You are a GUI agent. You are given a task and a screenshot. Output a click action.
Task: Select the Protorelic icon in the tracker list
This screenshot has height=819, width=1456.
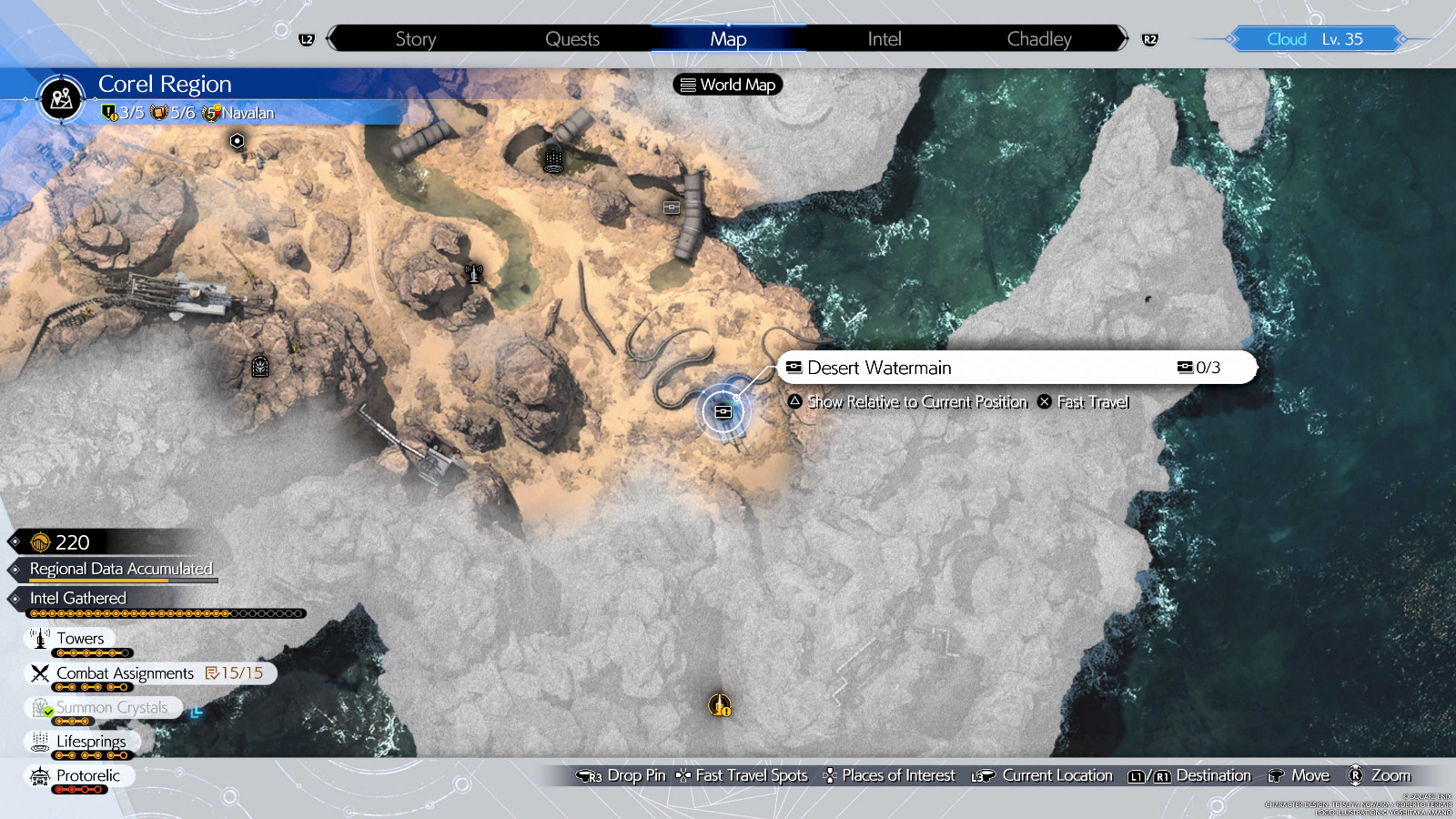click(38, 775)
